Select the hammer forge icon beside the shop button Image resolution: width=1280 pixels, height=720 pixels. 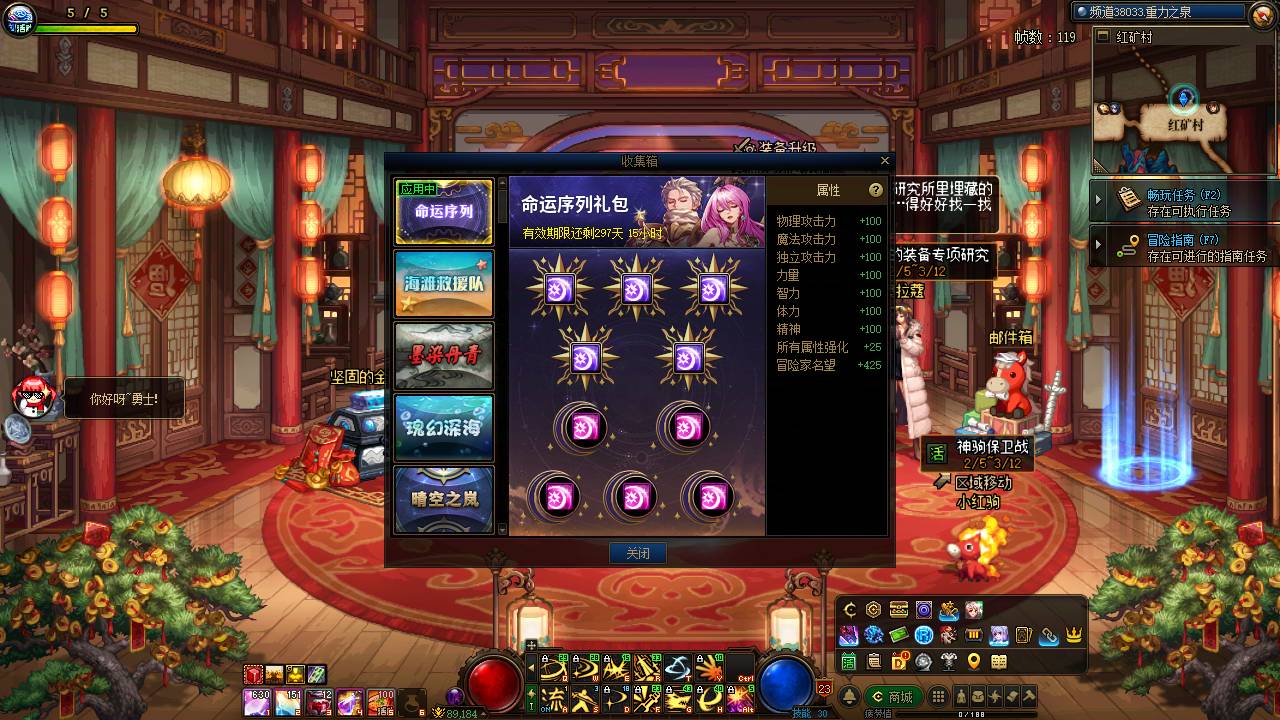click(1029, 696)
